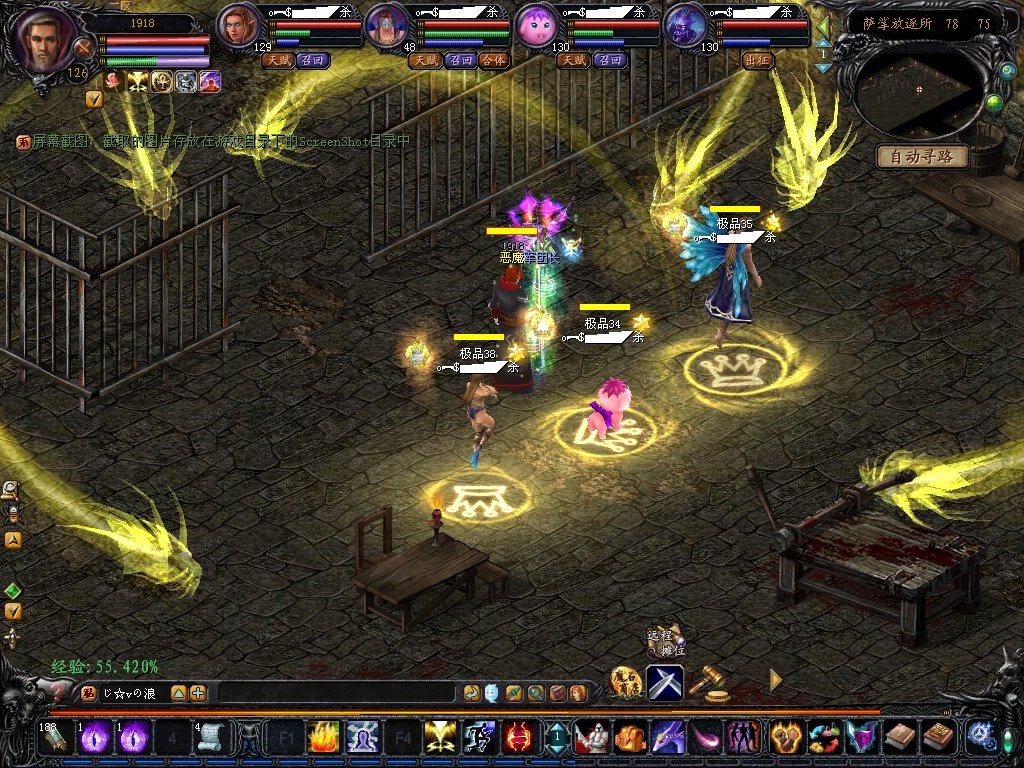Viewport: 1024px width, 768px height.
Task: Click the blue magnifier orb beside the minimap
Action: point(1007,71)
